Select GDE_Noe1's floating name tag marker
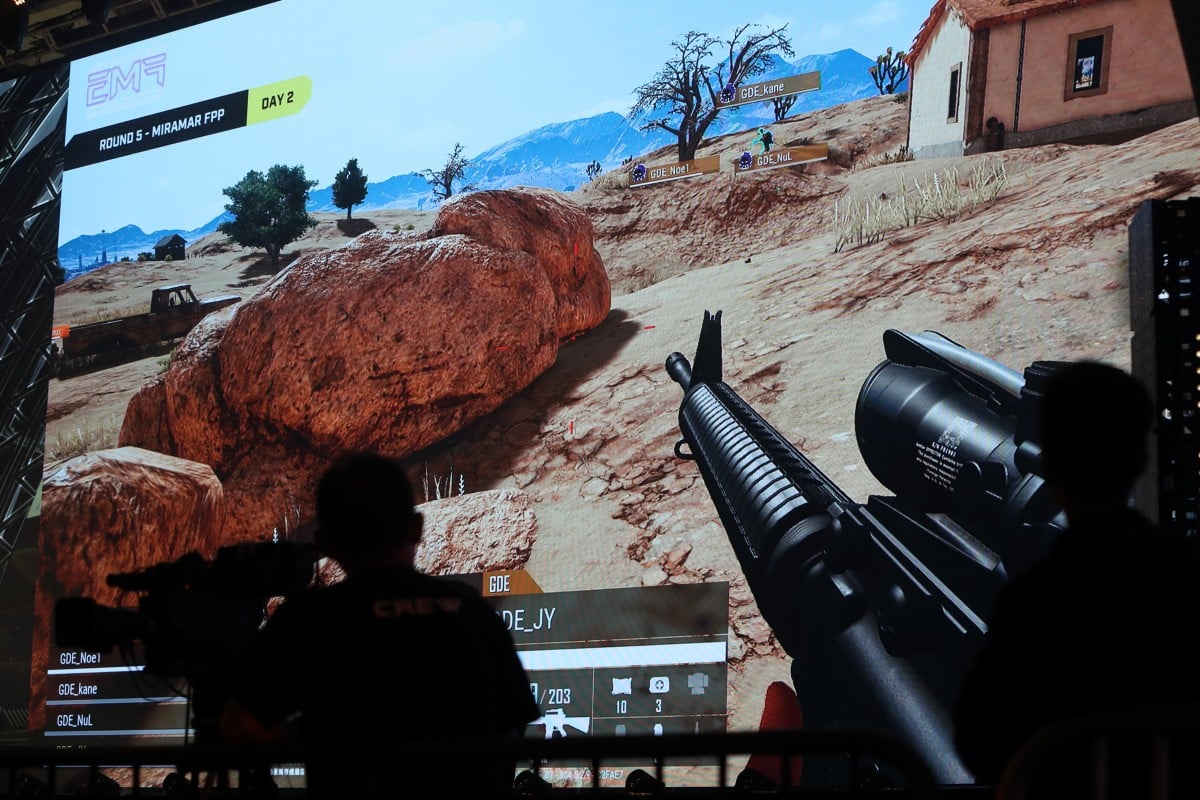 [673, 171]
